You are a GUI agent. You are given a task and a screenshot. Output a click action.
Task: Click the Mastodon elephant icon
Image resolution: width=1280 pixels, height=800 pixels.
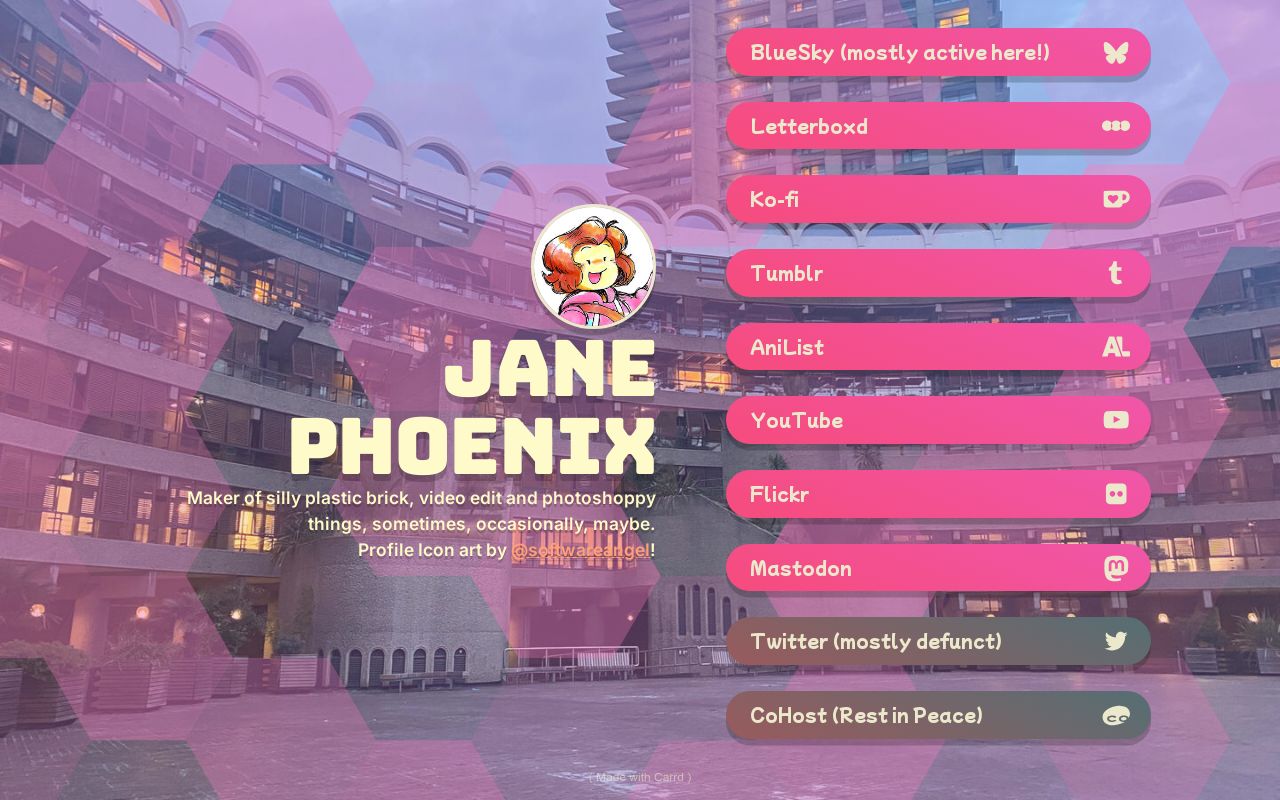tap(1116, 567)
